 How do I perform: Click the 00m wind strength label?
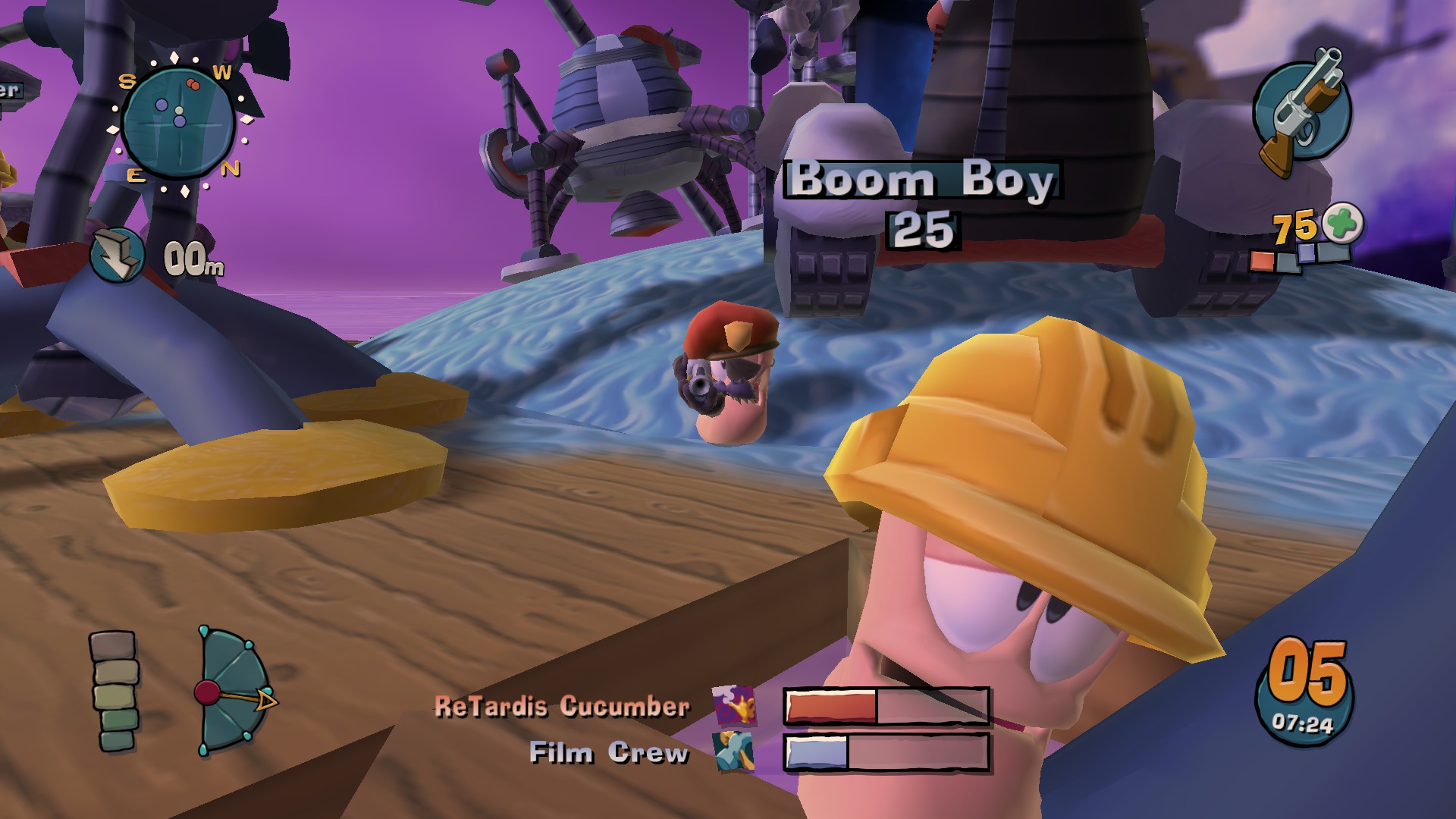coord(193,258)
